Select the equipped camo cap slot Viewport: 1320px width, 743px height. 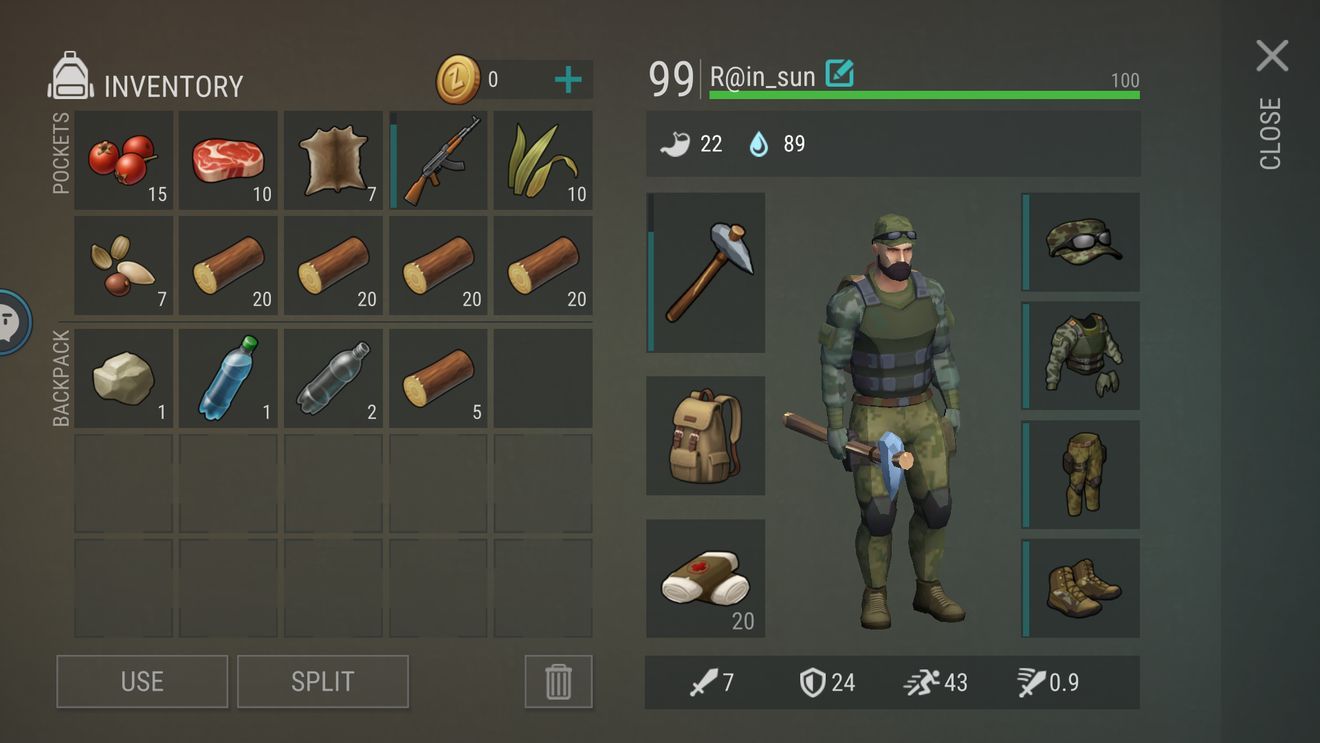point(1082,242)
